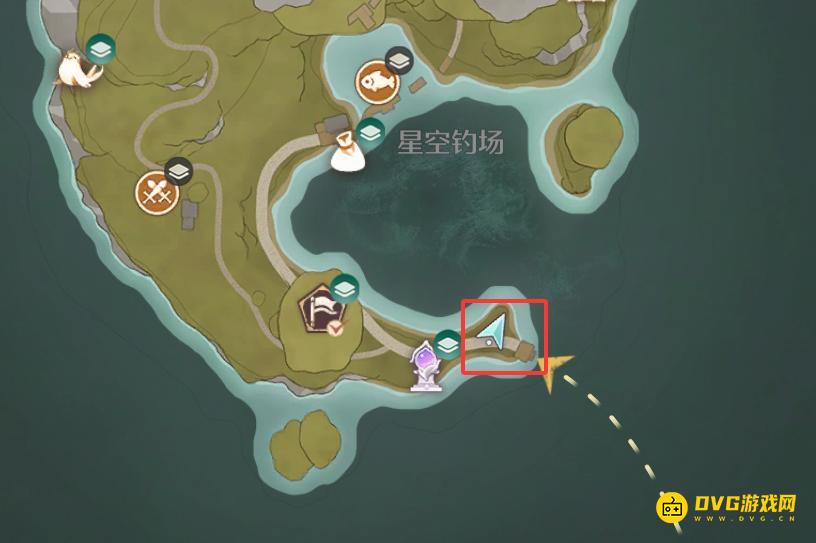Select the orange fish map marker

point(377,83)
